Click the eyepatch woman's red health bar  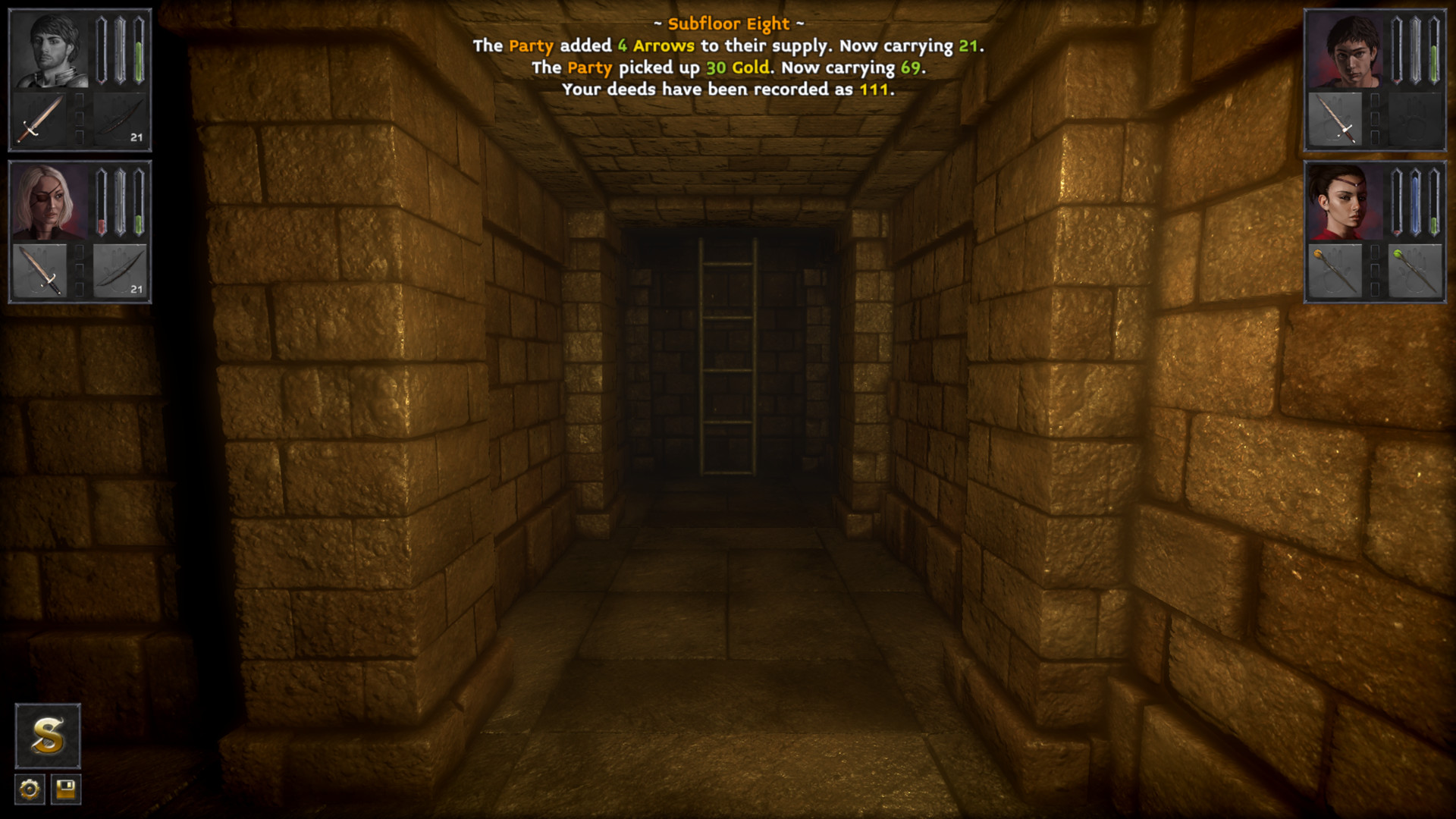coord(100,220)
